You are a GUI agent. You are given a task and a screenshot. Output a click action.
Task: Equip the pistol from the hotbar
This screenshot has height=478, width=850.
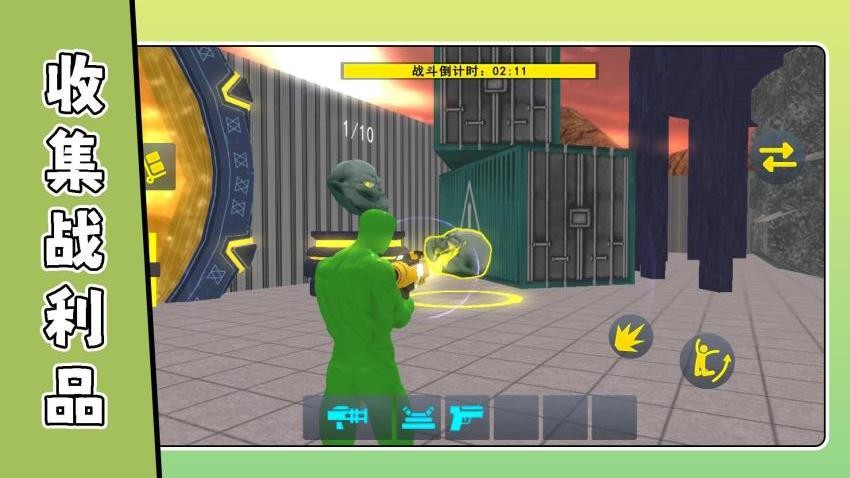(466, 417)
